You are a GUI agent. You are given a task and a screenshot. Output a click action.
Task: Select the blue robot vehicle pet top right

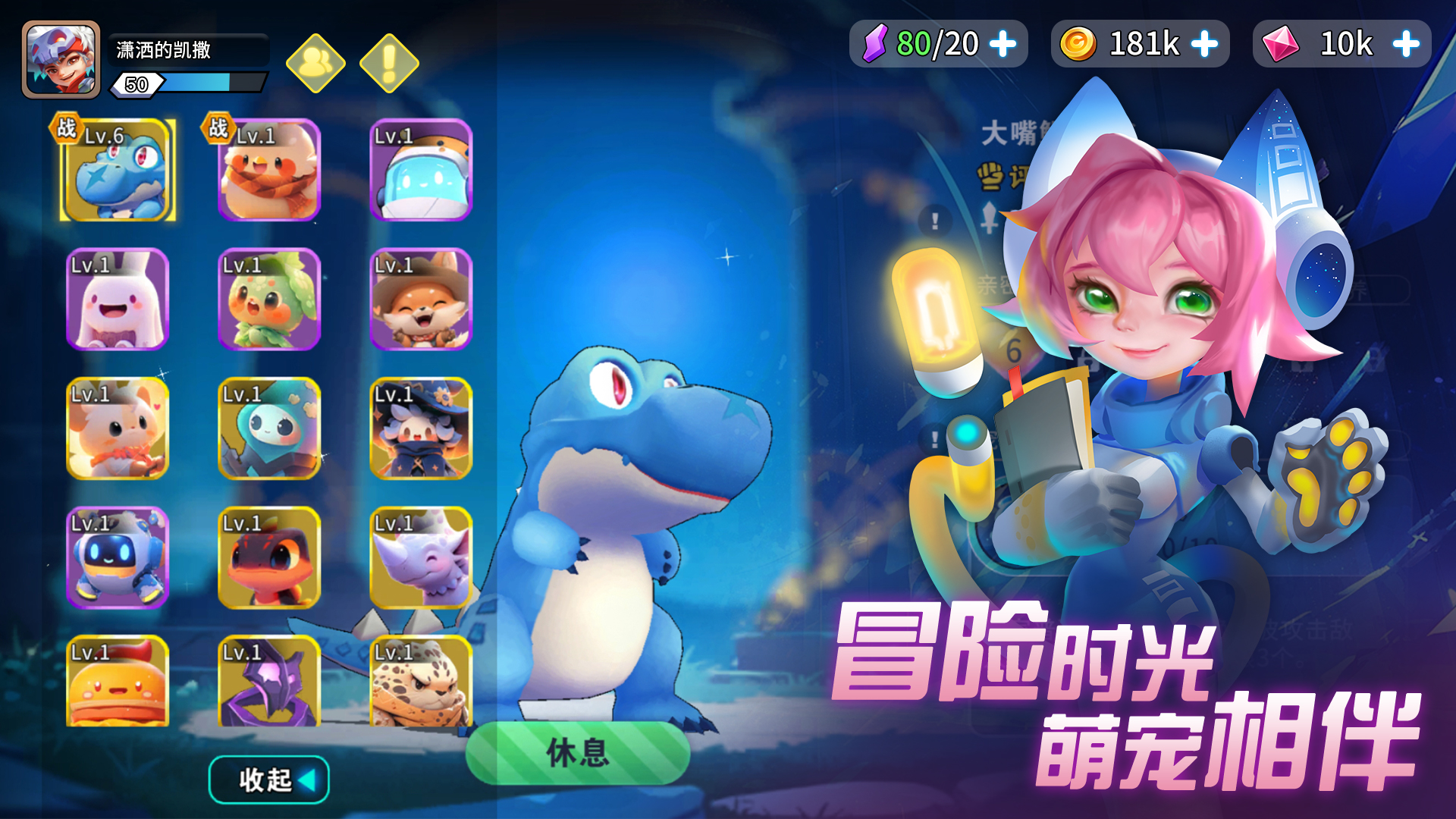[419, 173]
